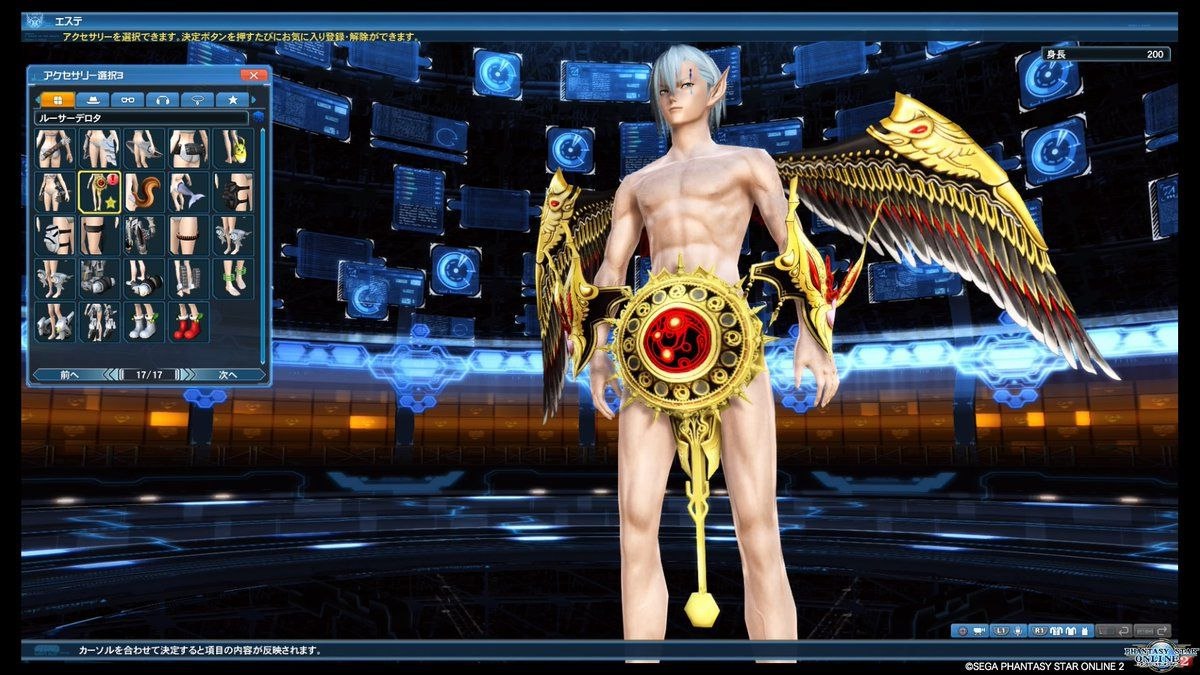Click the accessory name search field
This screenshot has height=675, width=1200.
[x=140, y=118]
